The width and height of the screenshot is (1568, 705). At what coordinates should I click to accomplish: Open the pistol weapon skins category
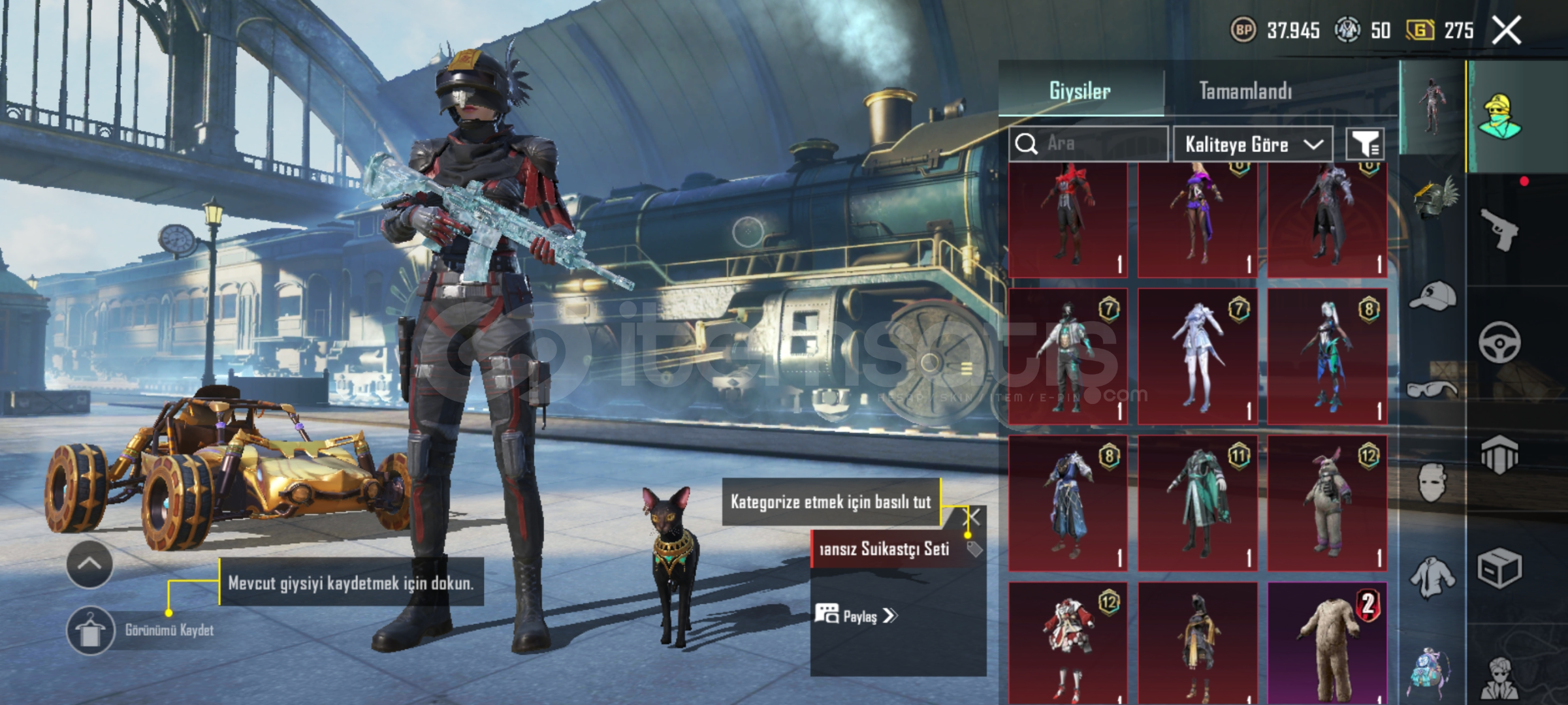[x=1499, y=229]
